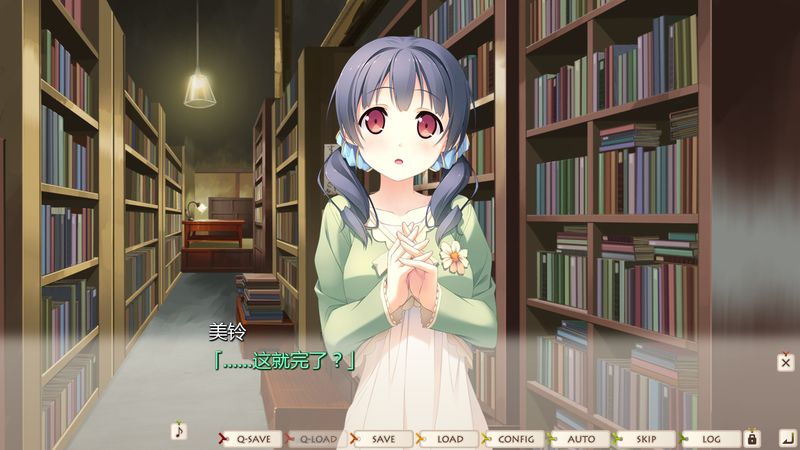Toggle the padlock lock icon
Viewport: 800px width, 450px height.
(752, 438)
